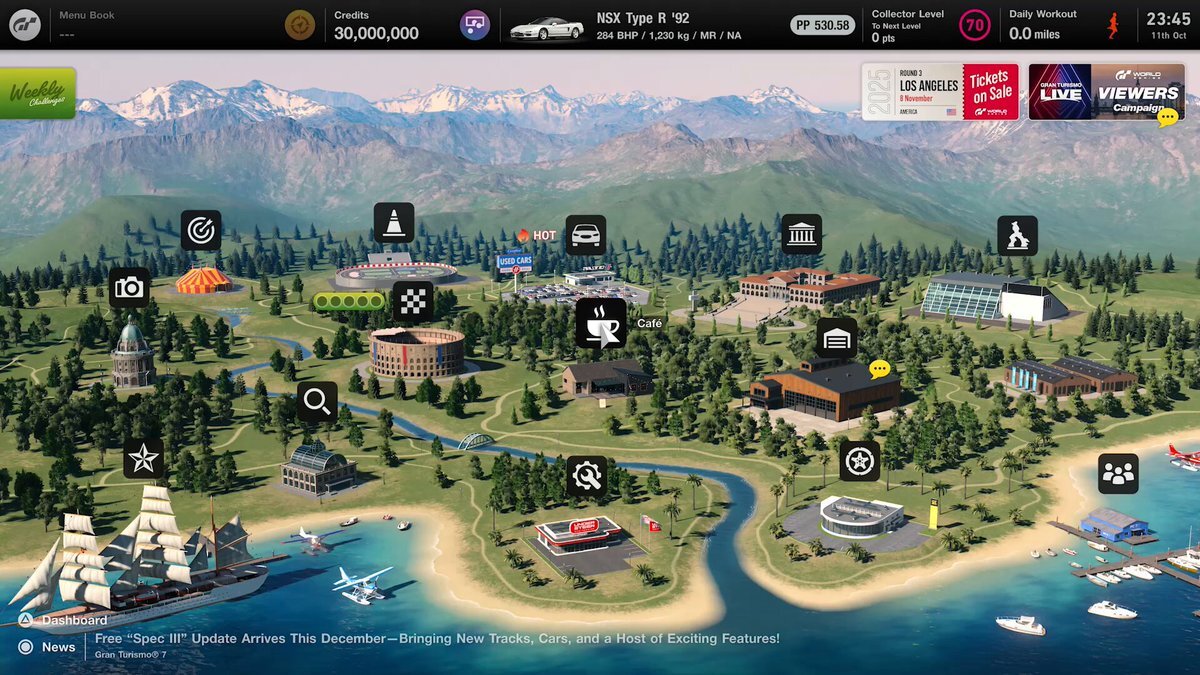Enter the Used Cars dealership icon
Image resolution: width=1200 pixels, height=675 pixels.
point(586,235)
